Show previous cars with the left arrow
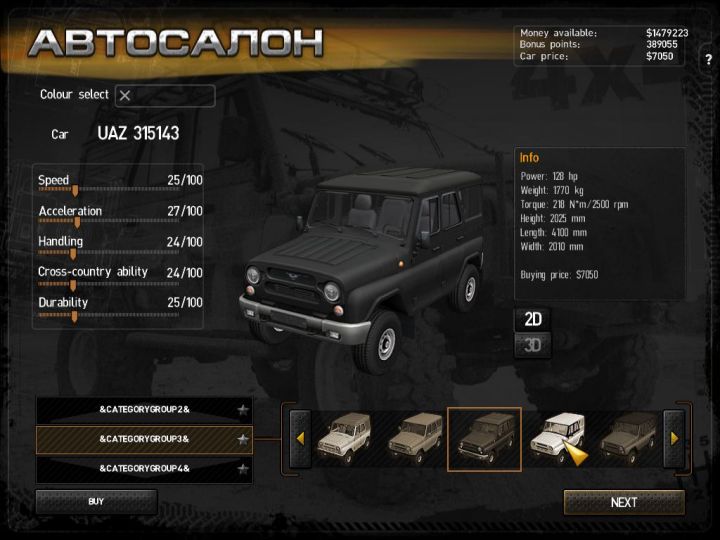The image size is (720, 540). [299, 438]
